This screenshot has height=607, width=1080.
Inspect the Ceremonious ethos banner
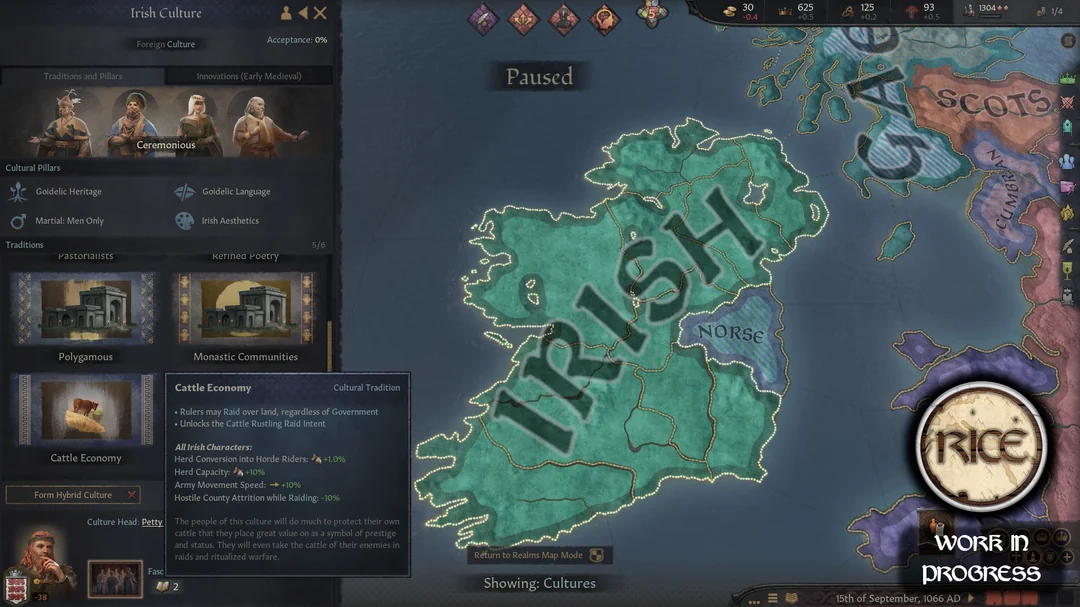166,123
